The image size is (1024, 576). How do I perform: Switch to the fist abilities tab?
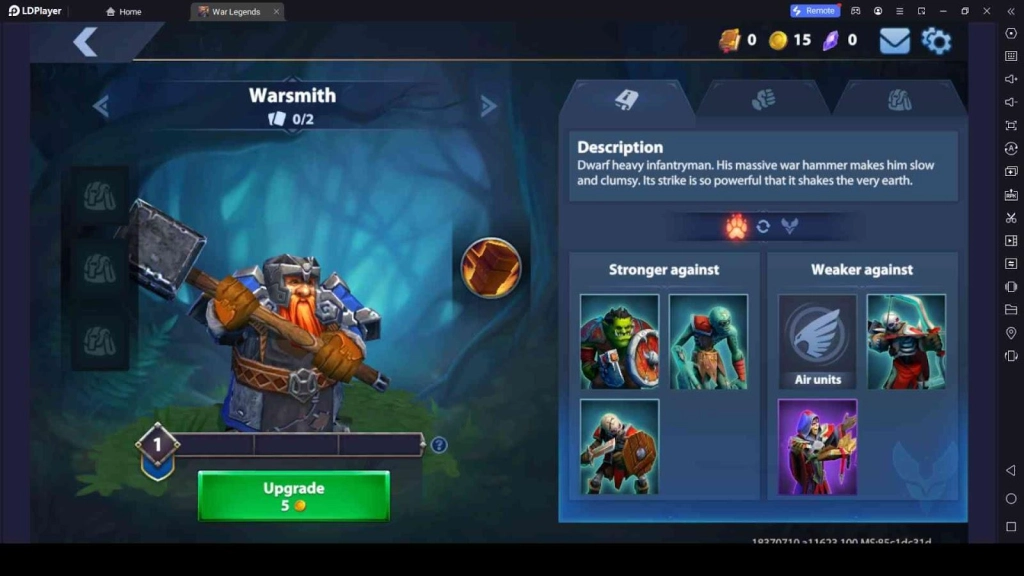[x=763, y=99]
